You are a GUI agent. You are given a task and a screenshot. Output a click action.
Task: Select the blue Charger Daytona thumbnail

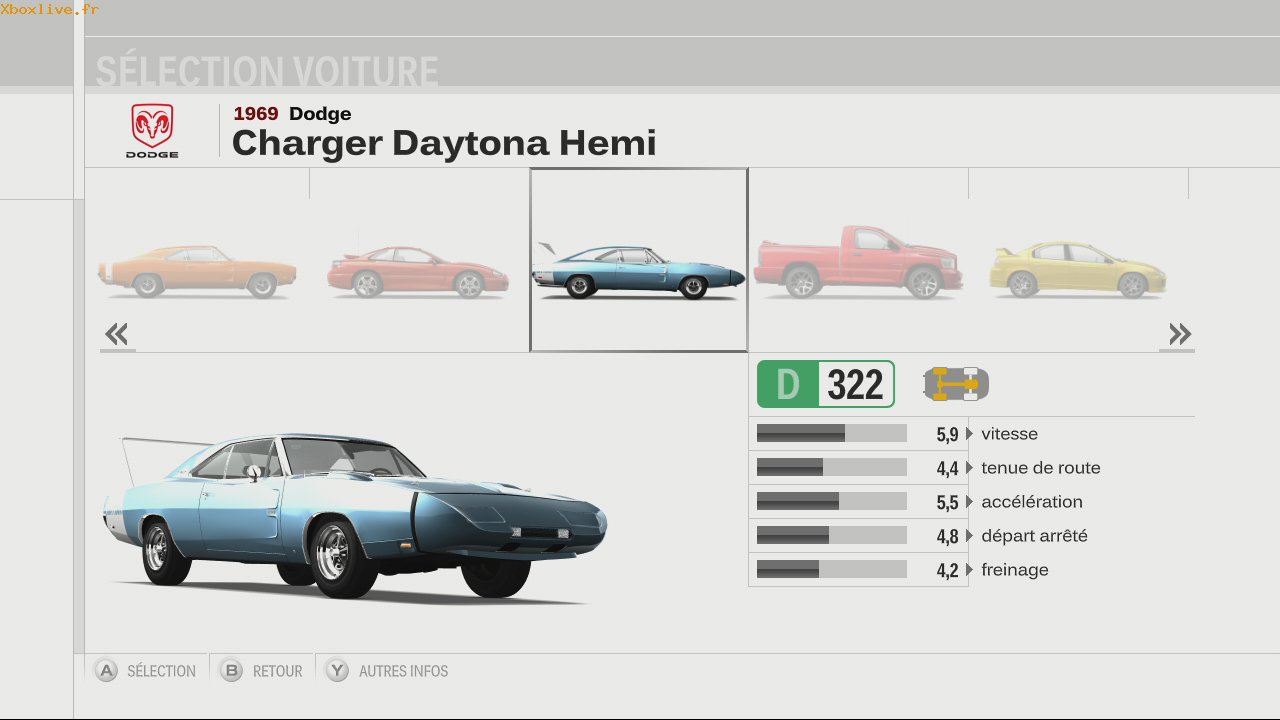638,268
